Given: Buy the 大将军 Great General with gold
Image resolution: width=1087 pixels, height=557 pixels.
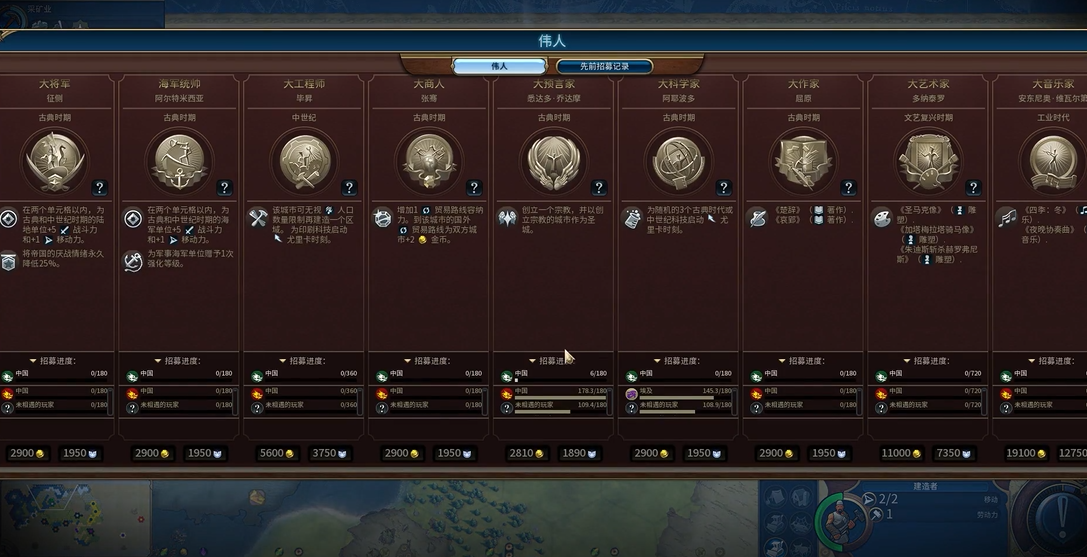Looking at the screenshot, I should tap(27, 453).
